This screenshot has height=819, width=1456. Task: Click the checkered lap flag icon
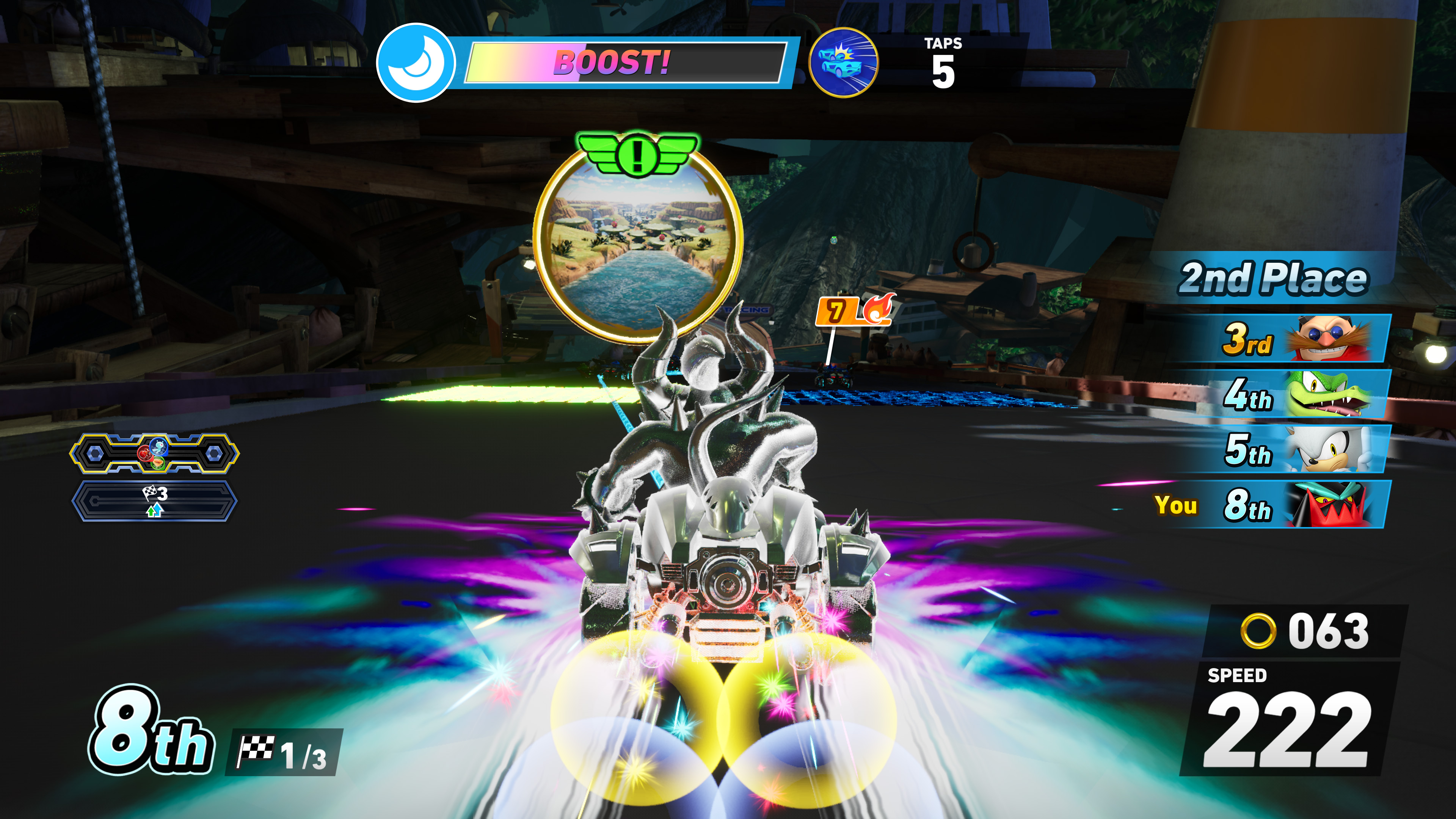[151, 493]
